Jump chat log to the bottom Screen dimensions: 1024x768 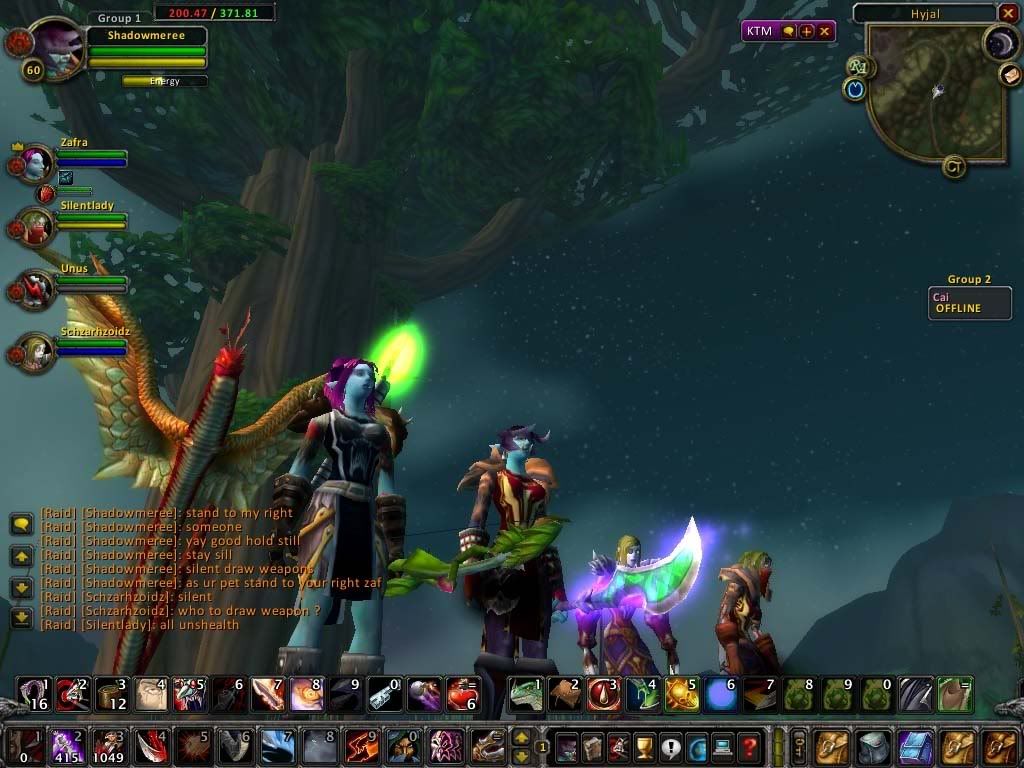(21, 618)
